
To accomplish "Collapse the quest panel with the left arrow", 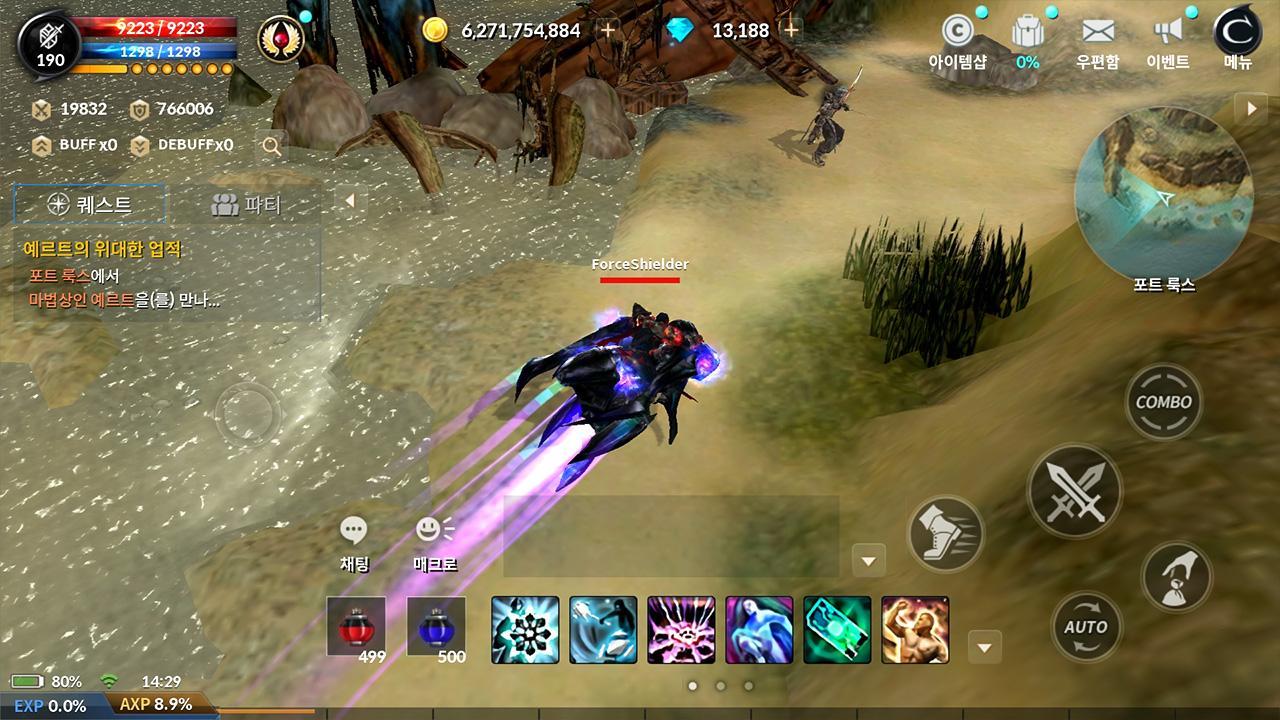I will 348,200.
